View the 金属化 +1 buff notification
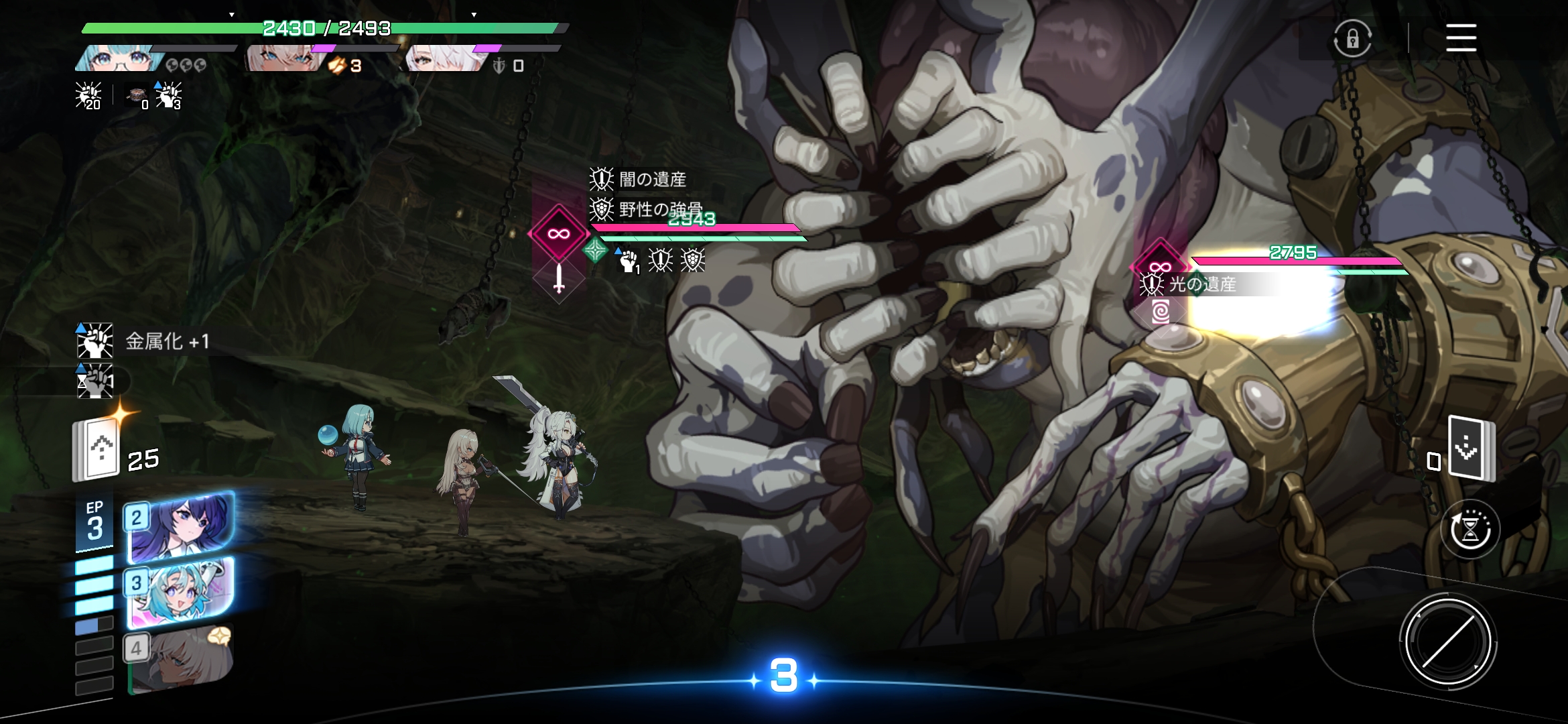Image resolution: width=1568 pixels, height=724 pixels. coord(143,341)
